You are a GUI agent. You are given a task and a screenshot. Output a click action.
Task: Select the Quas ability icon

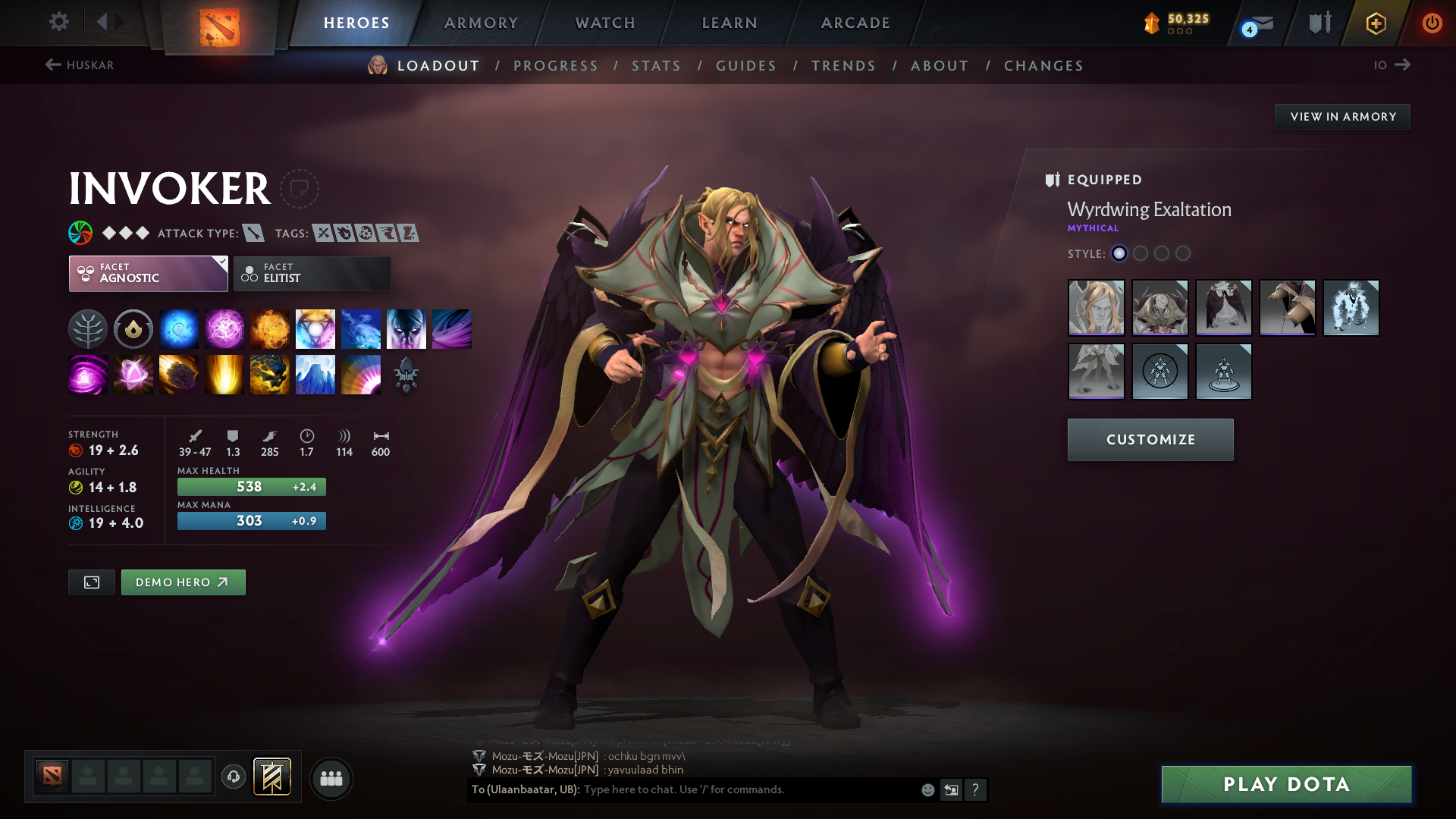(178, 328)
